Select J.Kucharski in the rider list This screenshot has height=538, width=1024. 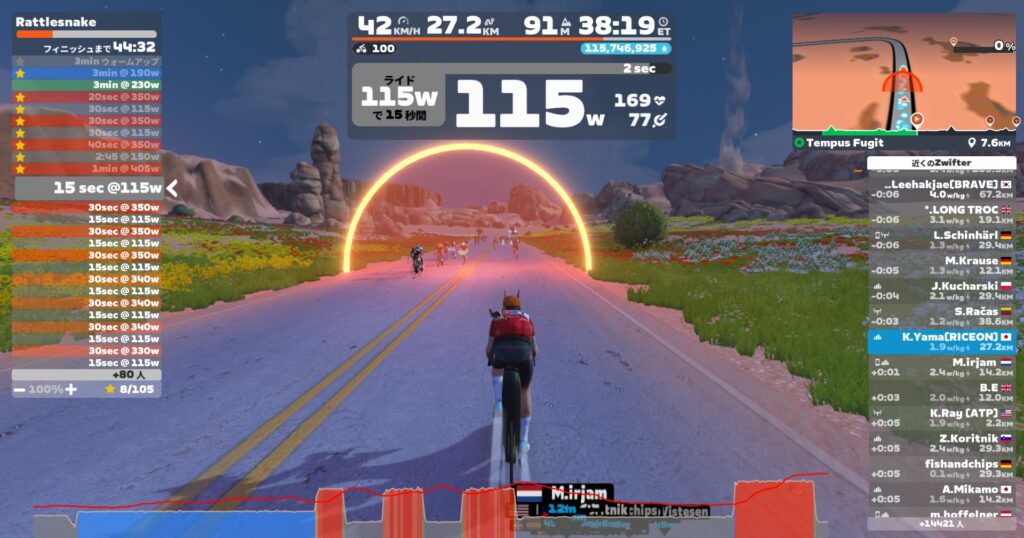coord(941,287)
